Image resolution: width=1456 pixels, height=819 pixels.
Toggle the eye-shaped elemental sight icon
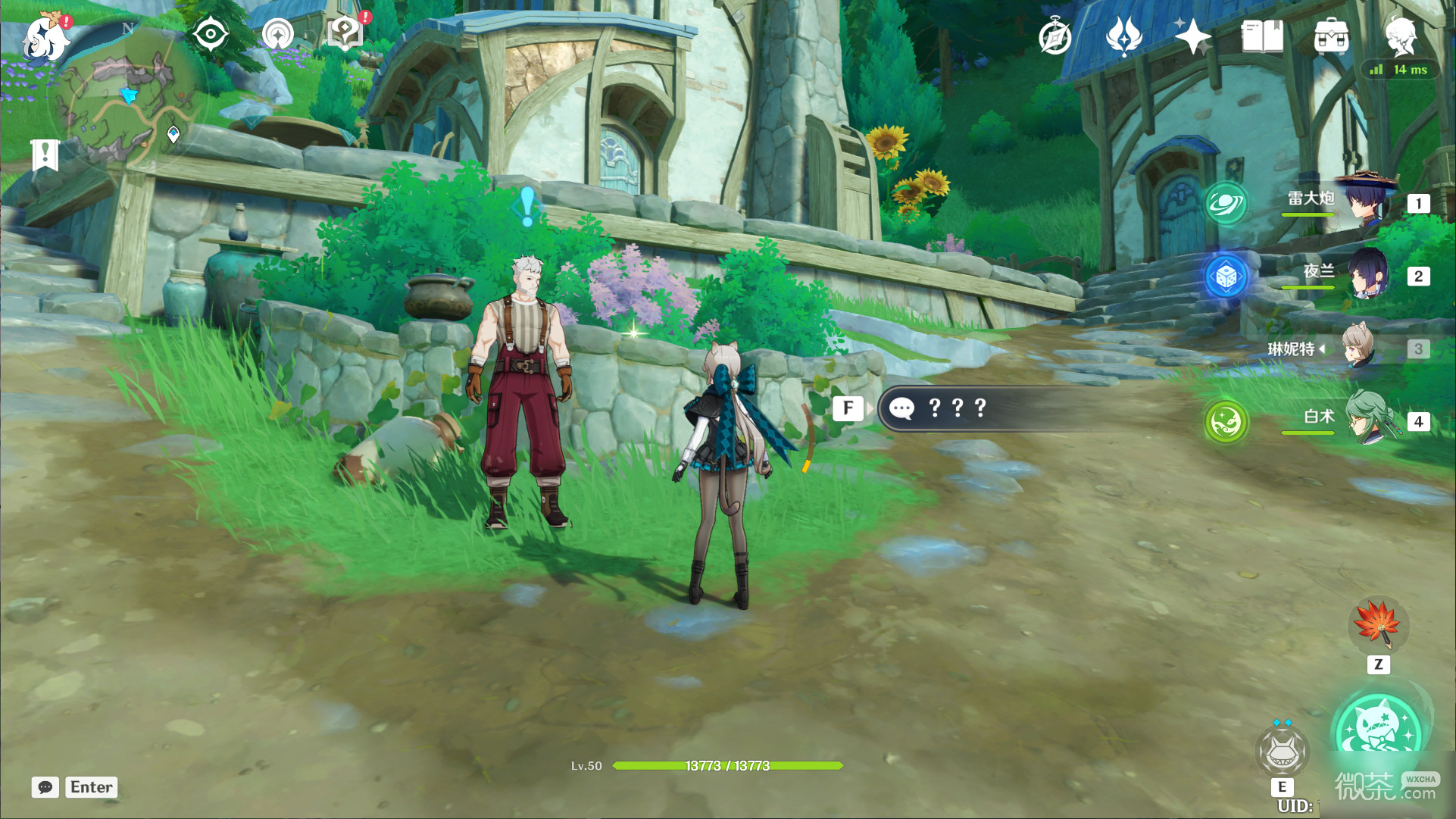(210, 34)
